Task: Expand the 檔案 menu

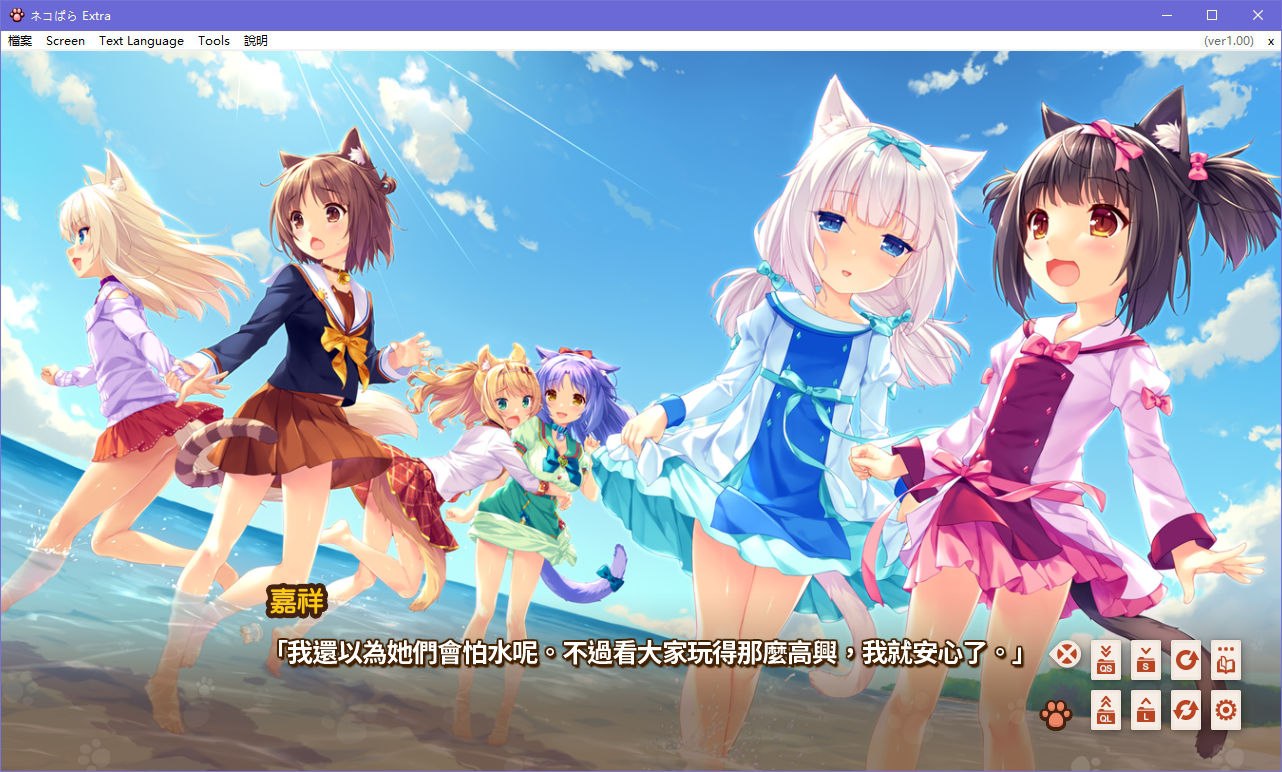Action: pyautogui.click(x=19, y=40)
